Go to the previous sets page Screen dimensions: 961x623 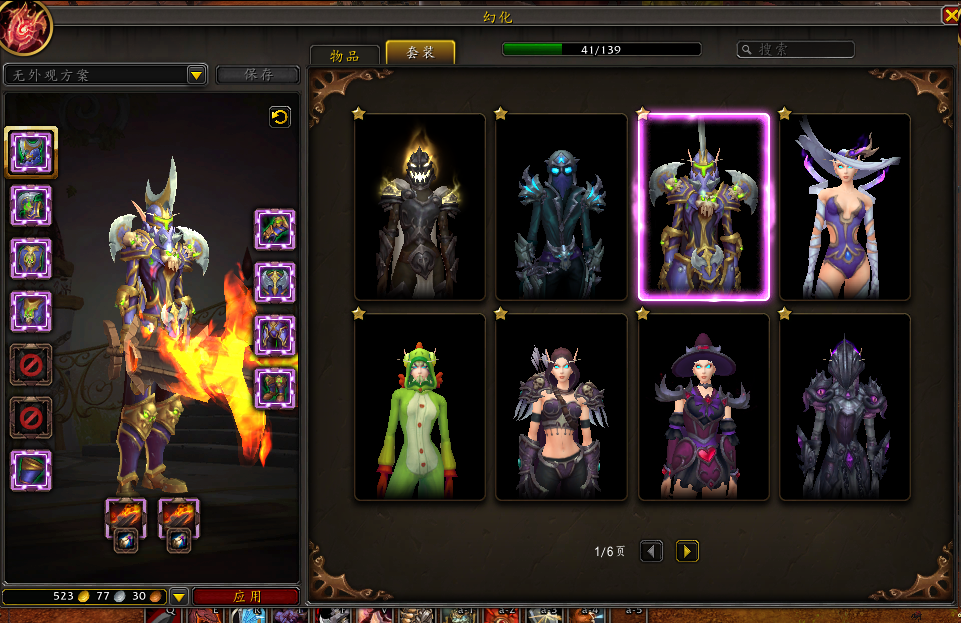pyautogui.click(x=651, y=551)
